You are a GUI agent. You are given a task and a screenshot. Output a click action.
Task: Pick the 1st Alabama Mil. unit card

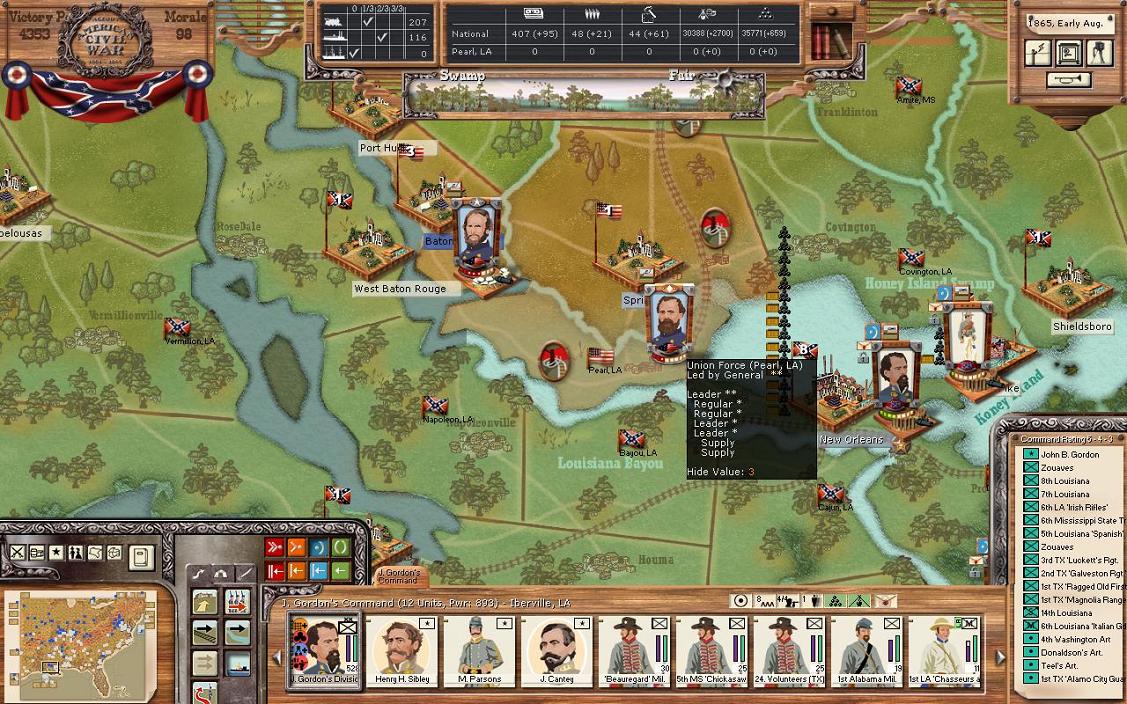[x=867, y=650]
